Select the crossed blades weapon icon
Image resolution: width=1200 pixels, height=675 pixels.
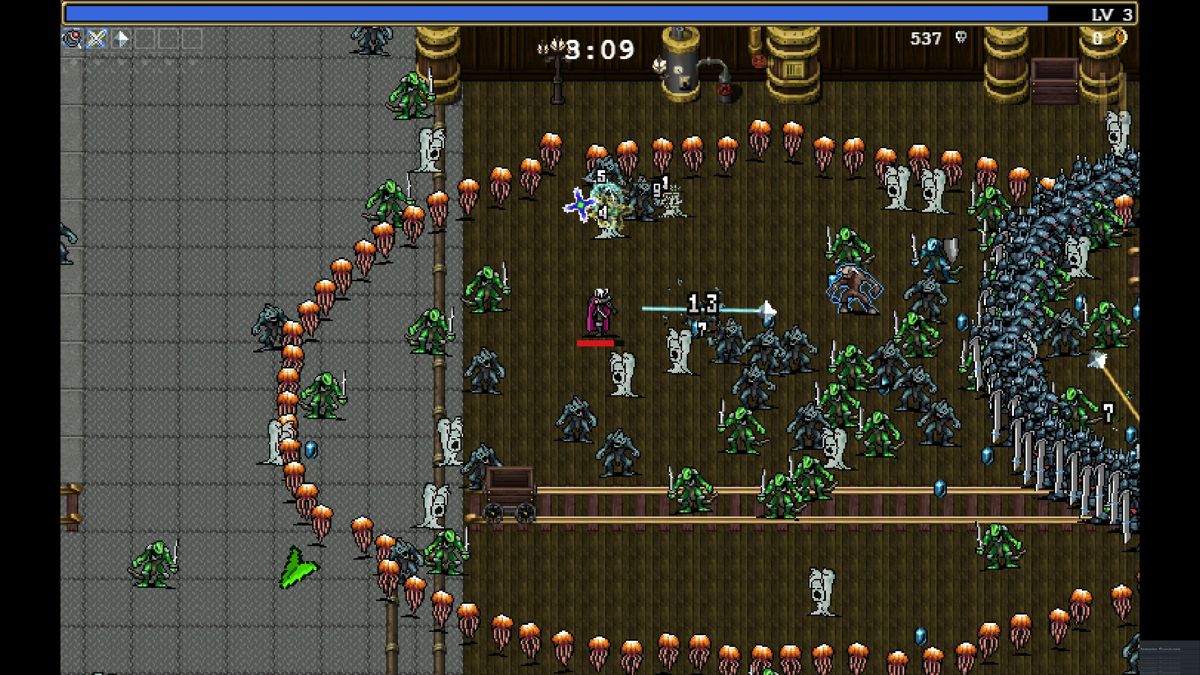tap(97, 39)
